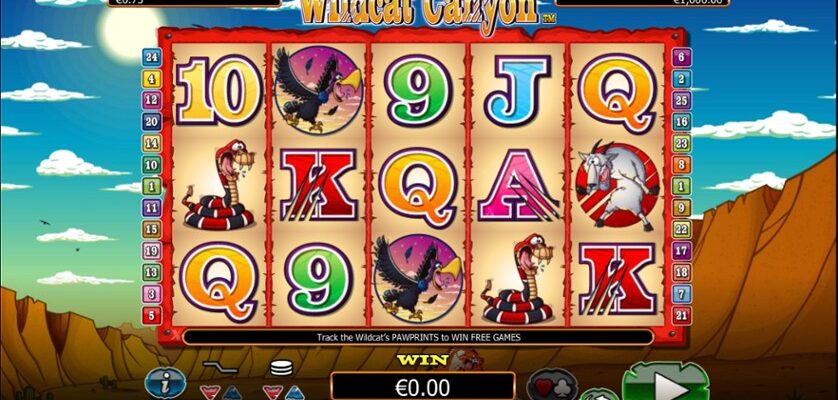Spin the reels with the green play button

click(x=665, y=385)
